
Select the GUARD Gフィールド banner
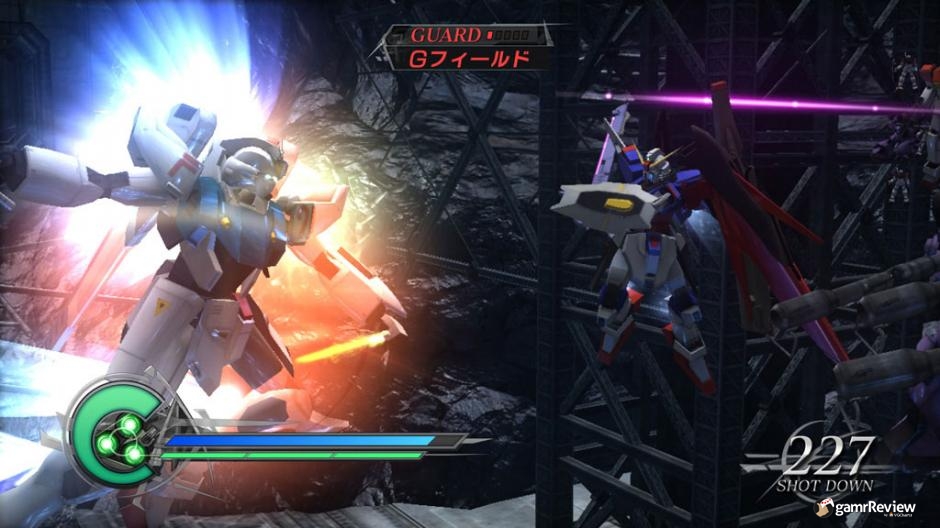465,47
